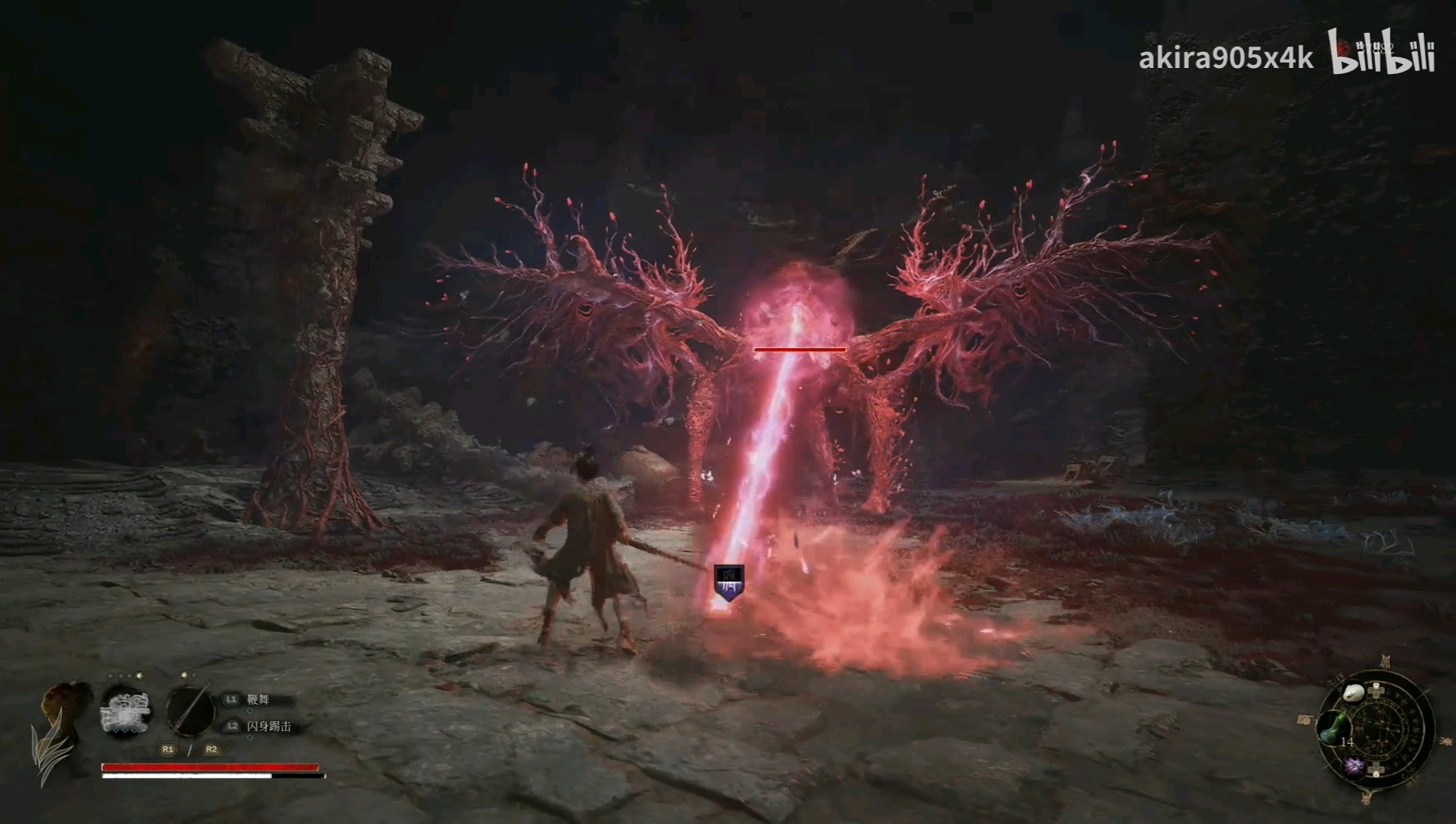Select the white rune spell icon
Viewport: 1456px width, 824px height.
[x=127, y=710]
